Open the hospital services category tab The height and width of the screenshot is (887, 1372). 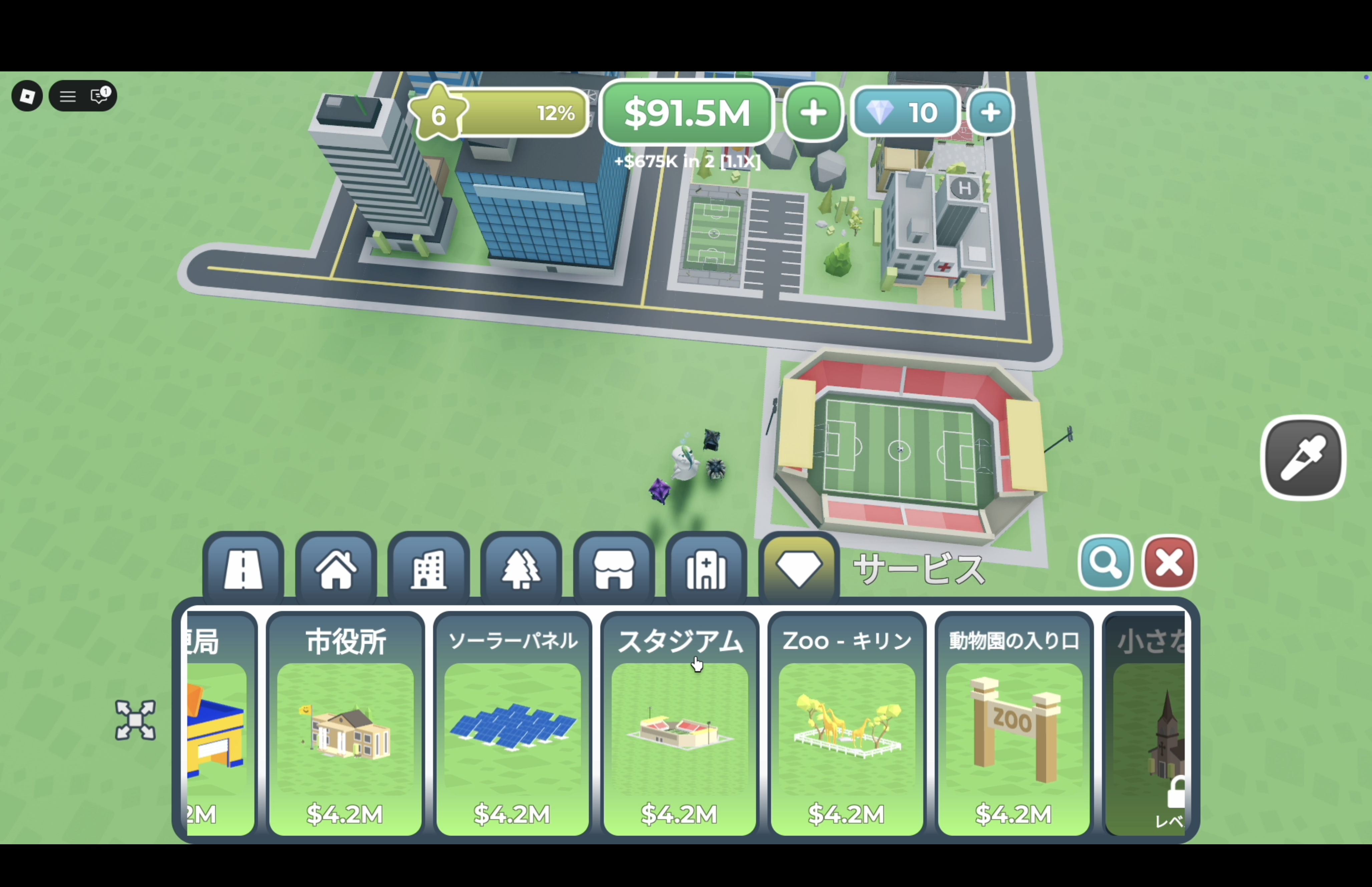706,569
